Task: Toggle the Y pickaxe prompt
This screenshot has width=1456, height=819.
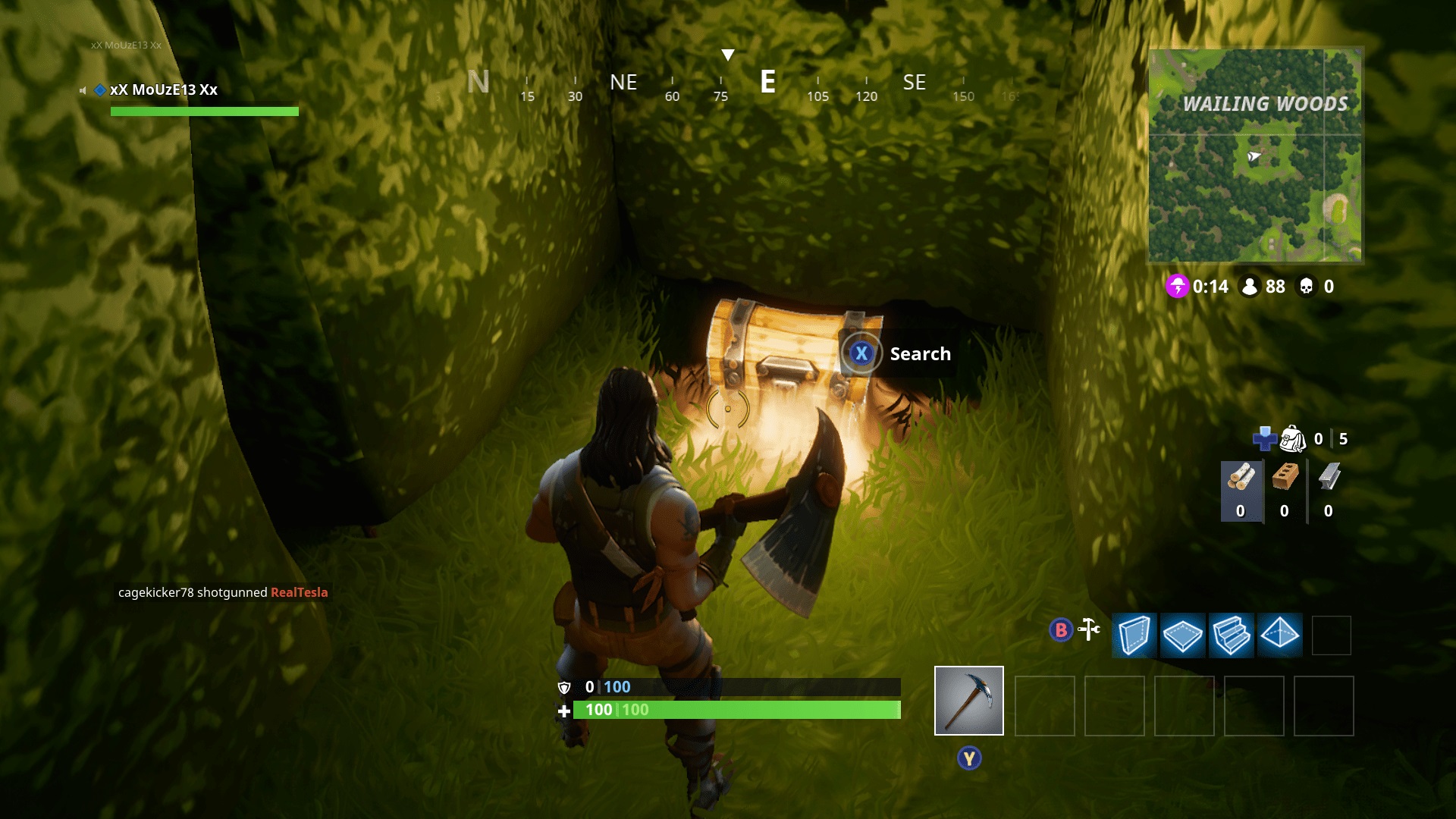Action: pos(968,757)
